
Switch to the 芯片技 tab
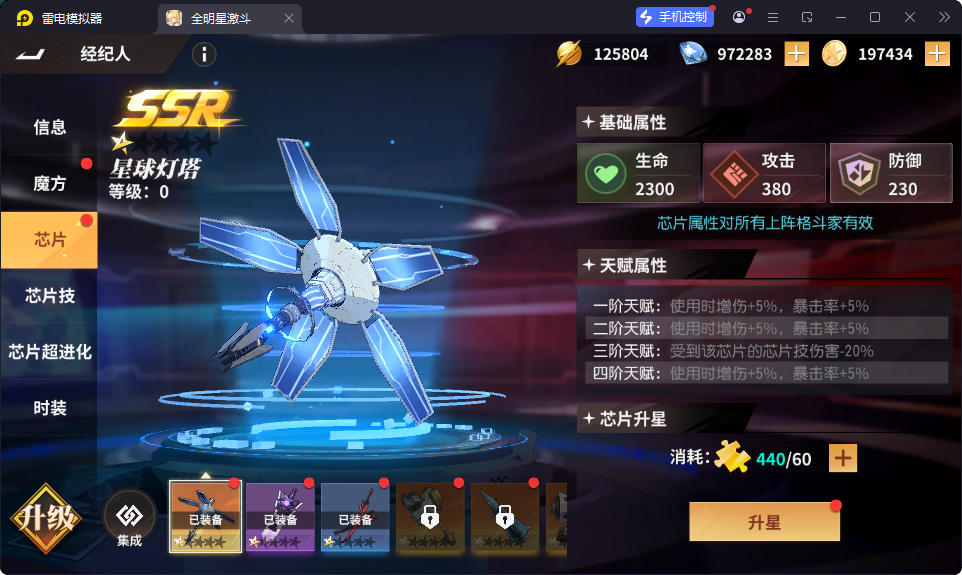pos(49,296)
